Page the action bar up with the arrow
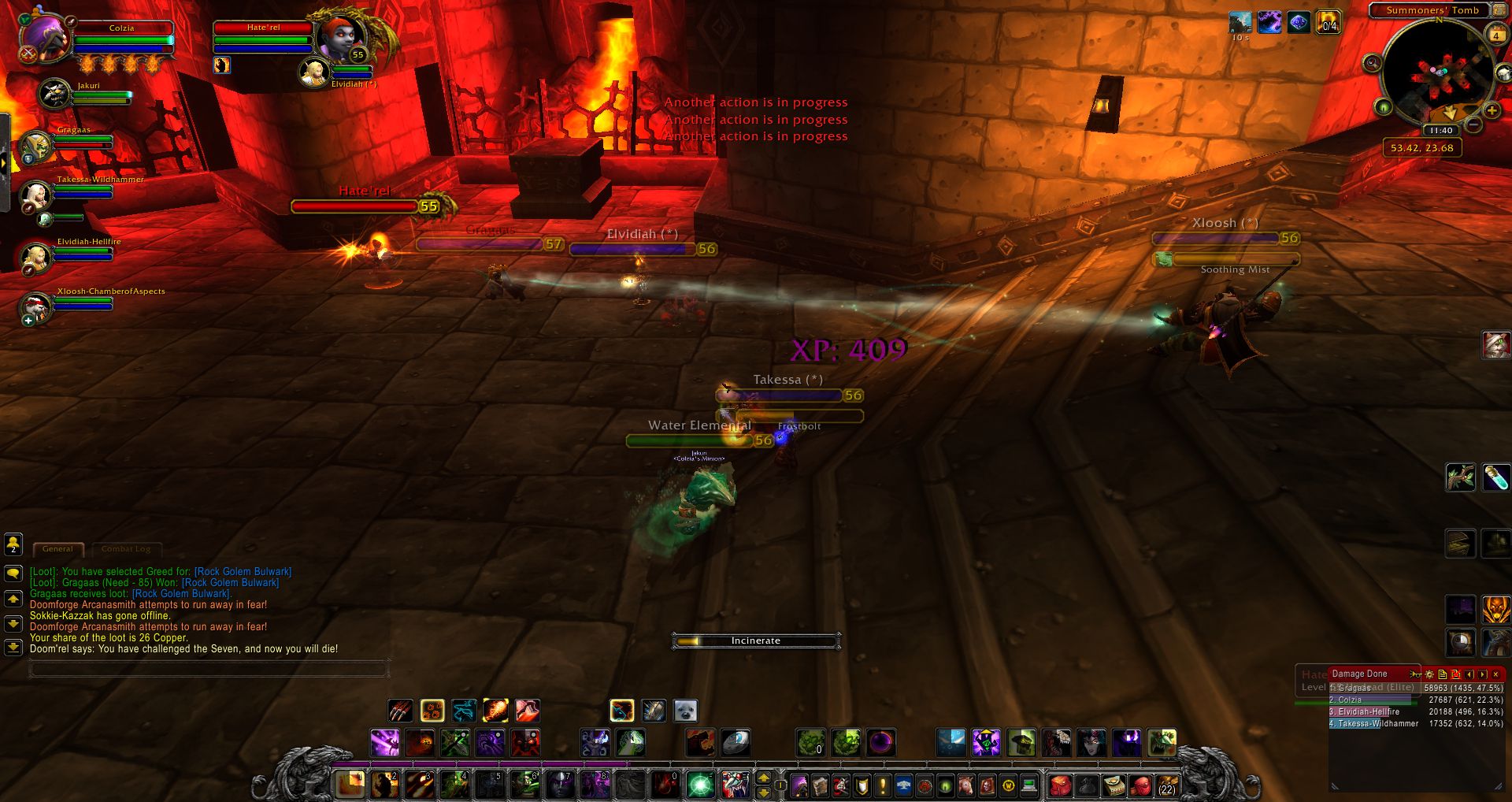The width and height of the screenshot is (1512, 802). point(763,778)
